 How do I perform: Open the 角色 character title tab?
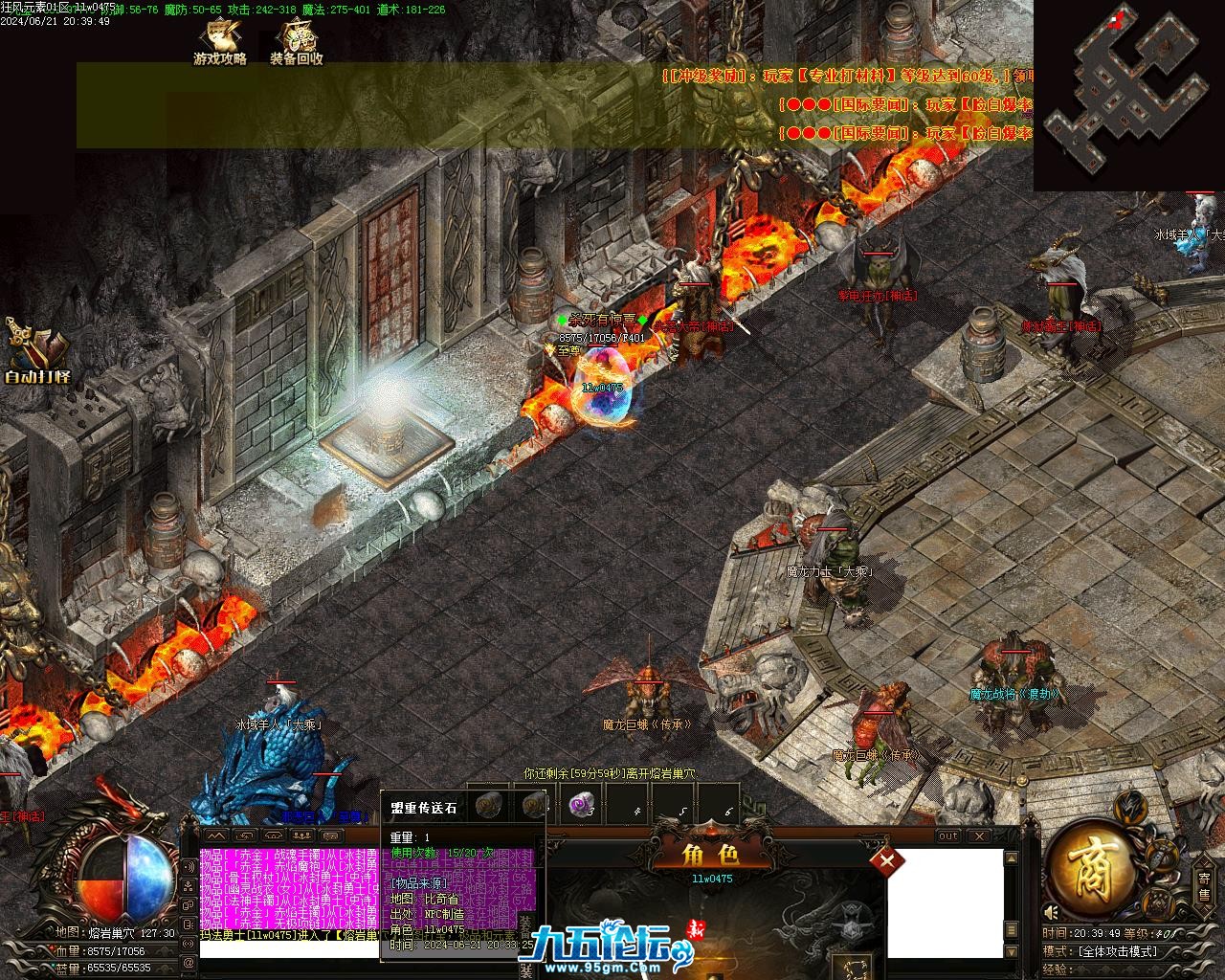(x=709, y=854)
